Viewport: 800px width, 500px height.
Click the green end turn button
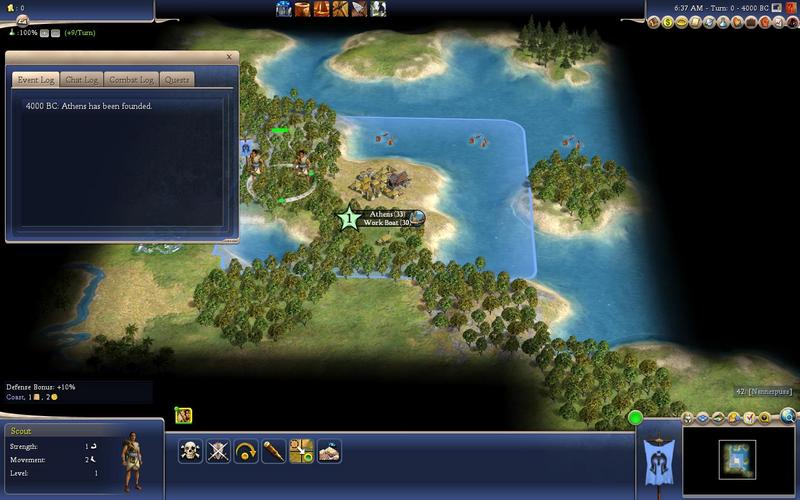click(634, 417)
